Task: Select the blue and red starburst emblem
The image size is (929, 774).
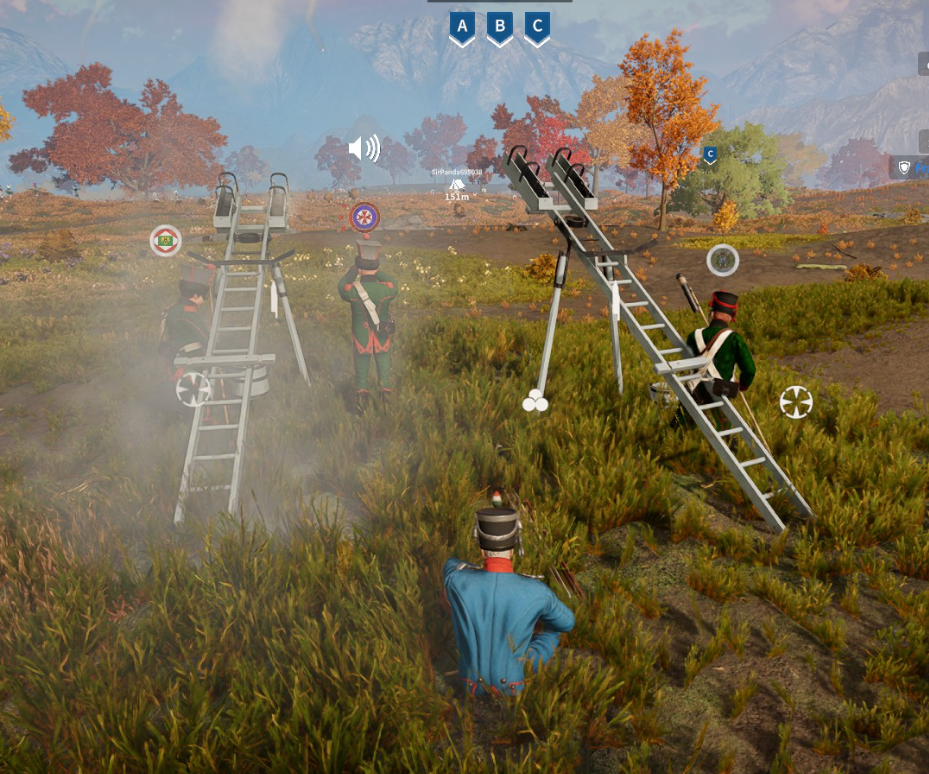Action: pyautogui.click(x=364, y=216)
